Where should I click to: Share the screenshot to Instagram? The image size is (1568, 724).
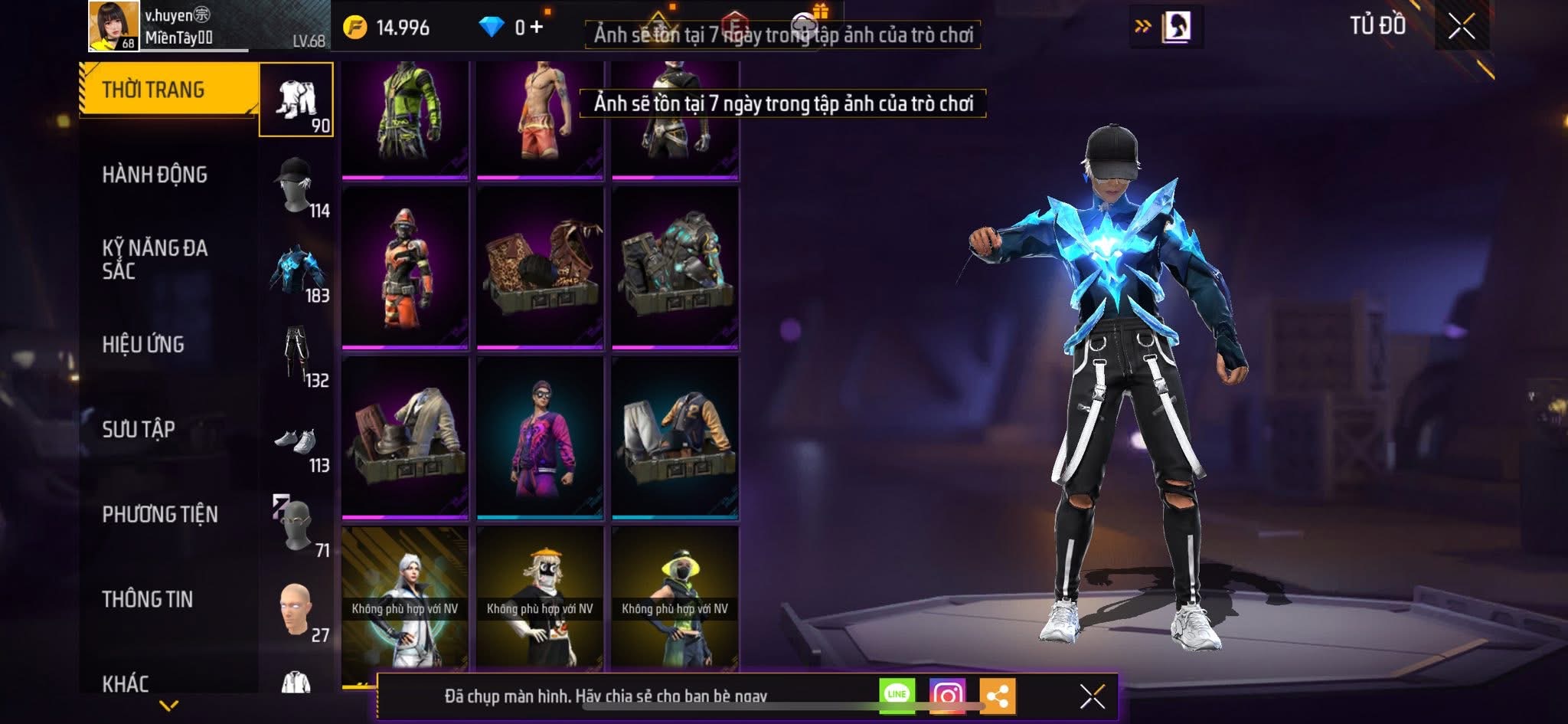pyautogui.click(x=947, y=696)
